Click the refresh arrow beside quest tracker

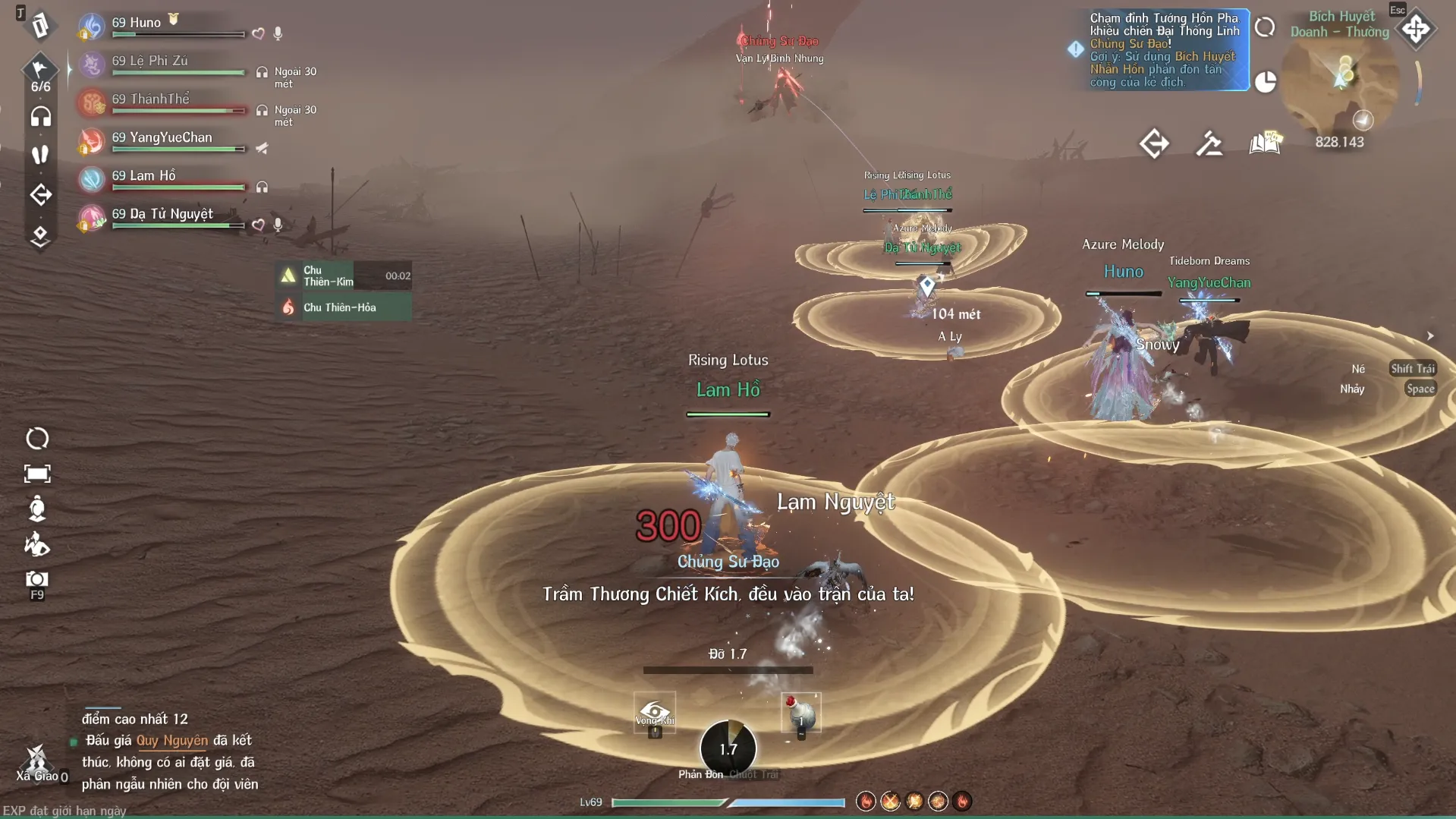pyautogui.click(x=1265, y=27)
